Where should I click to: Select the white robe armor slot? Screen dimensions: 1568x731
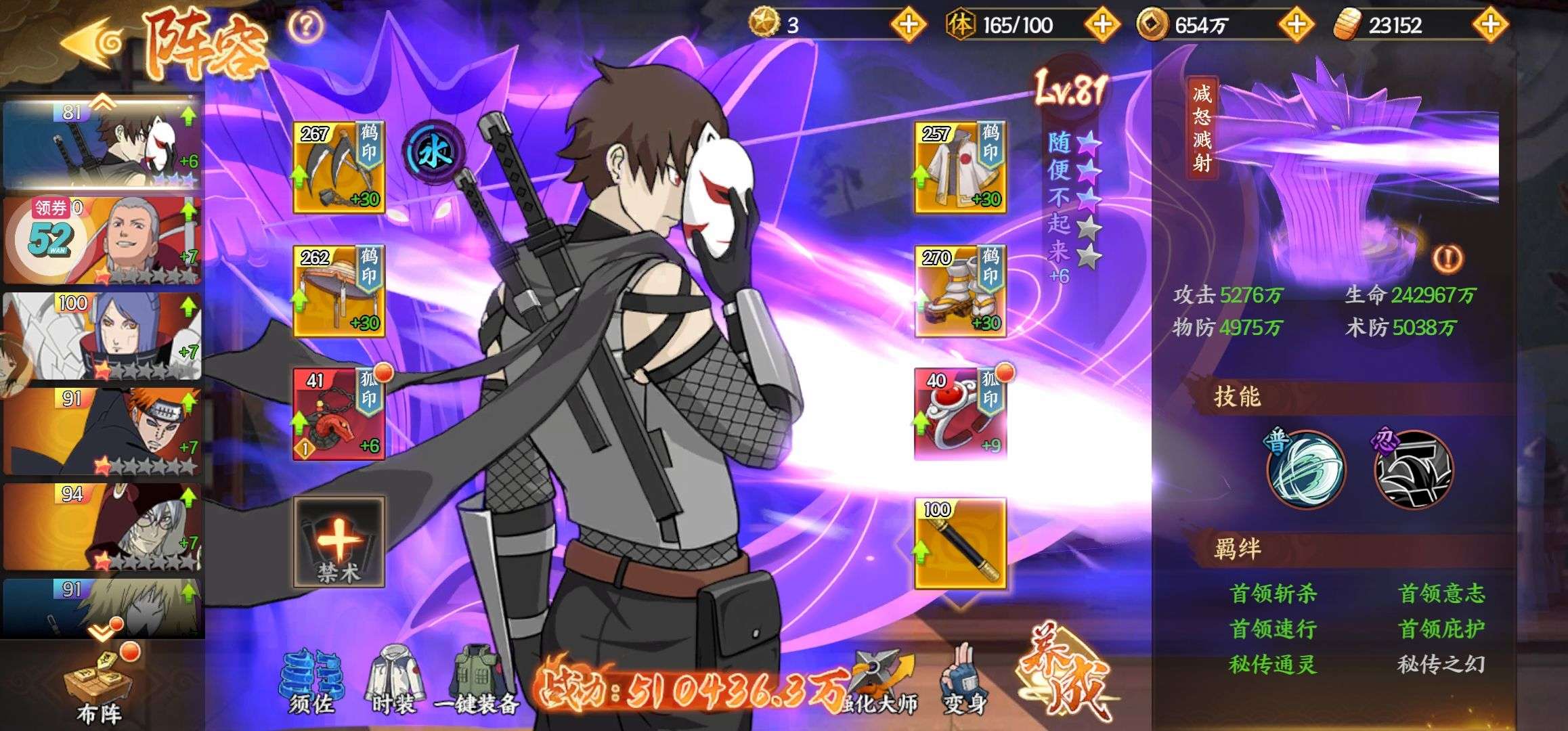(960, 167)
